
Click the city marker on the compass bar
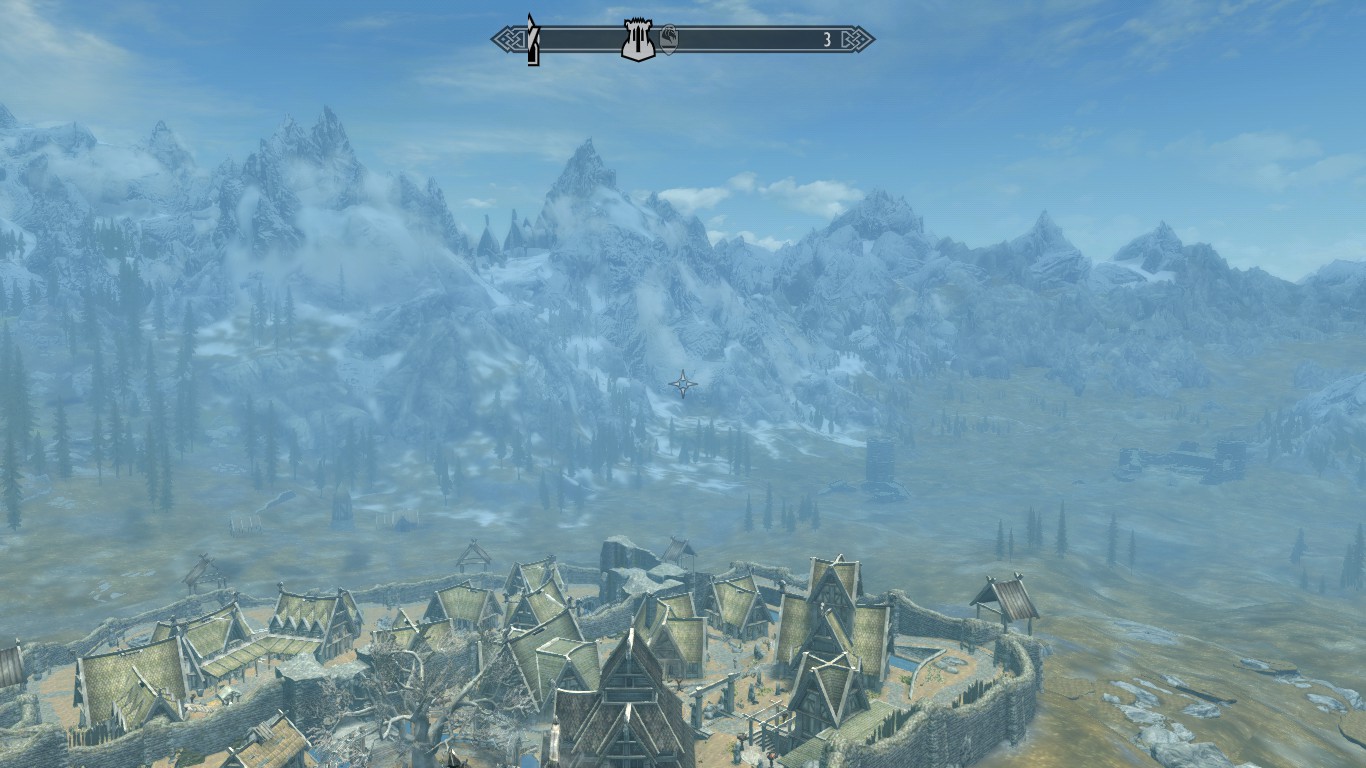tap(638, 40)
